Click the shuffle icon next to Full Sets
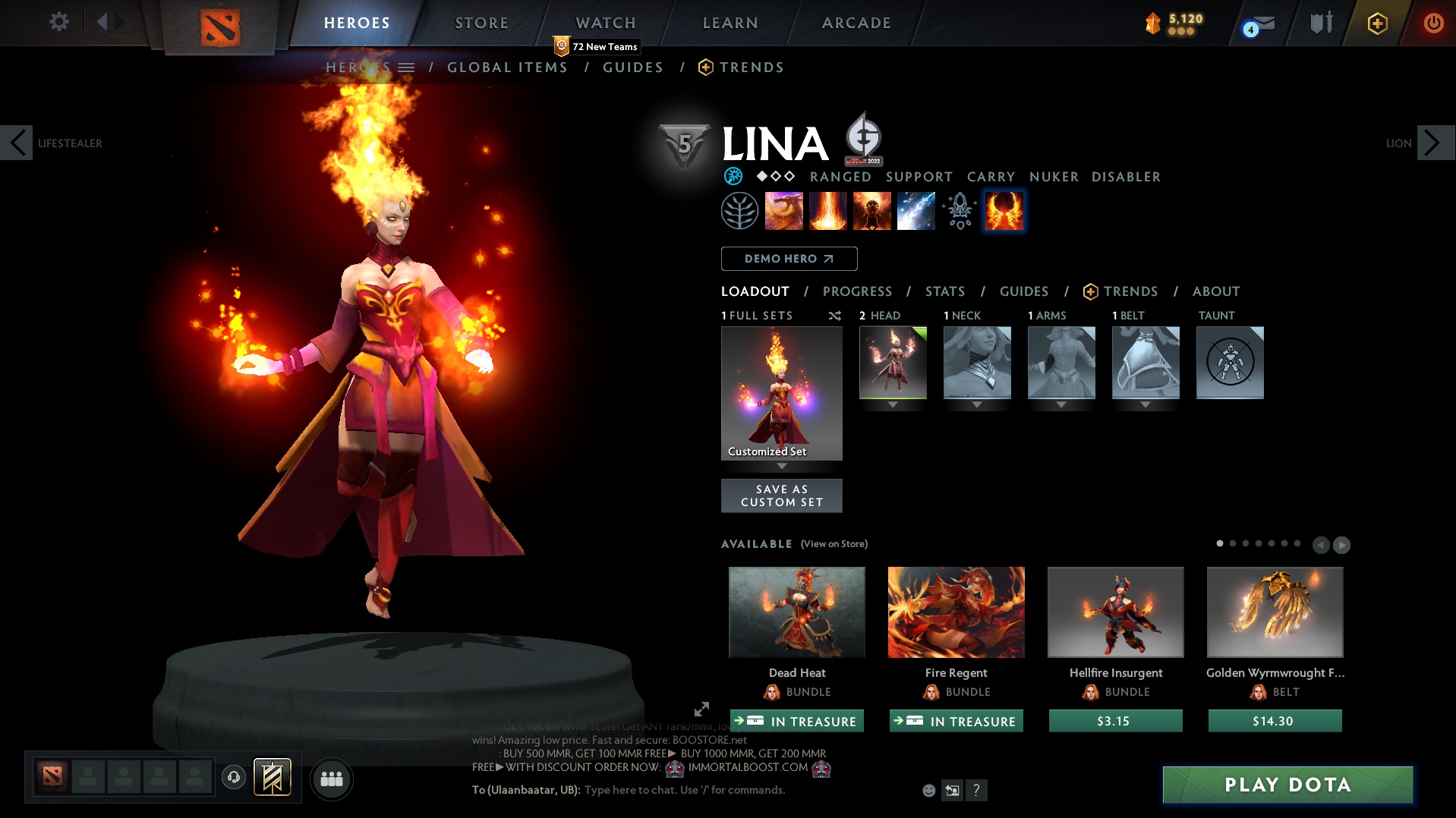1456x818 pixels. pos(834,316)
